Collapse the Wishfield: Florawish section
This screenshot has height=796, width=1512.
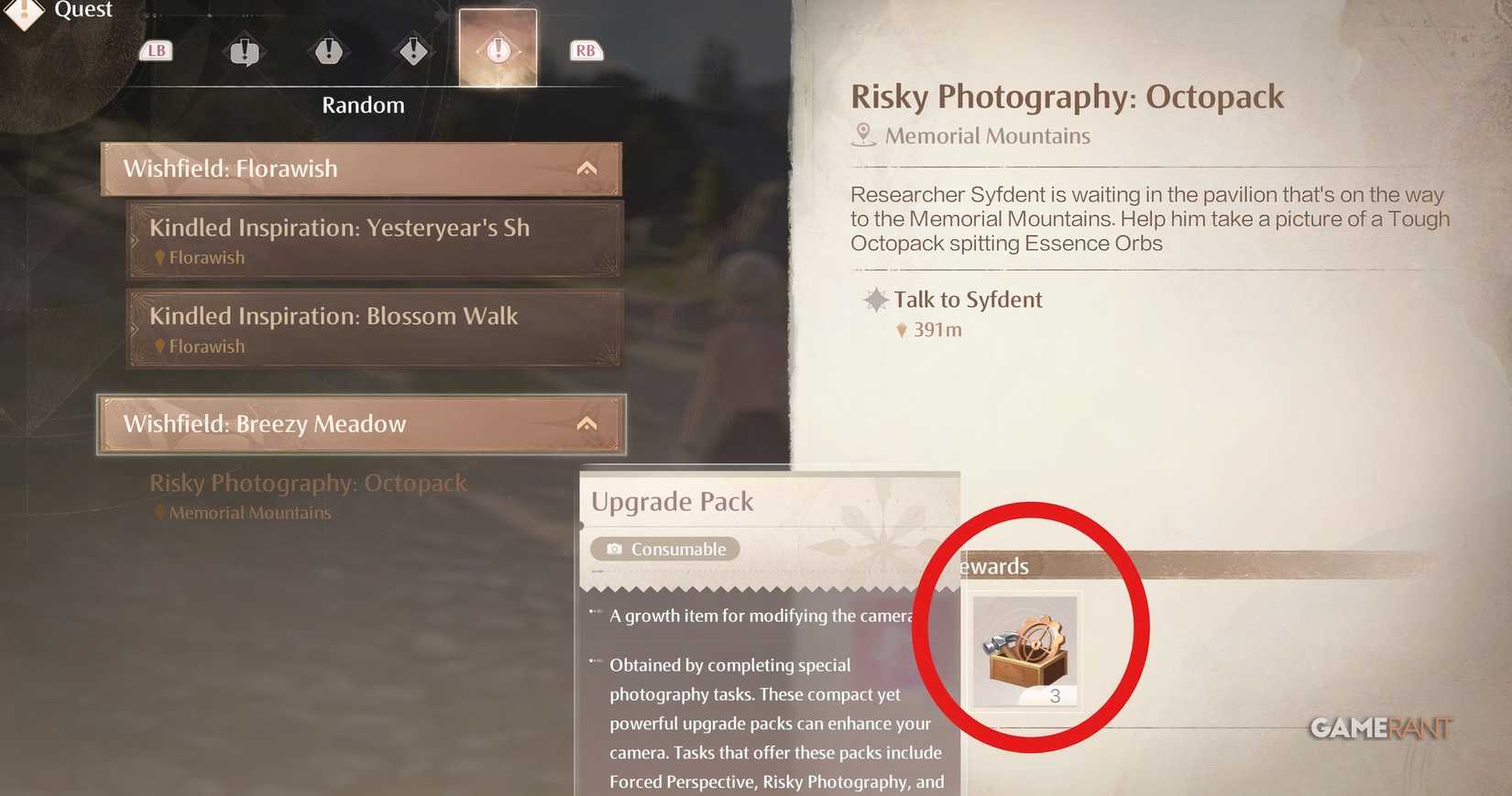pos(586,168)
